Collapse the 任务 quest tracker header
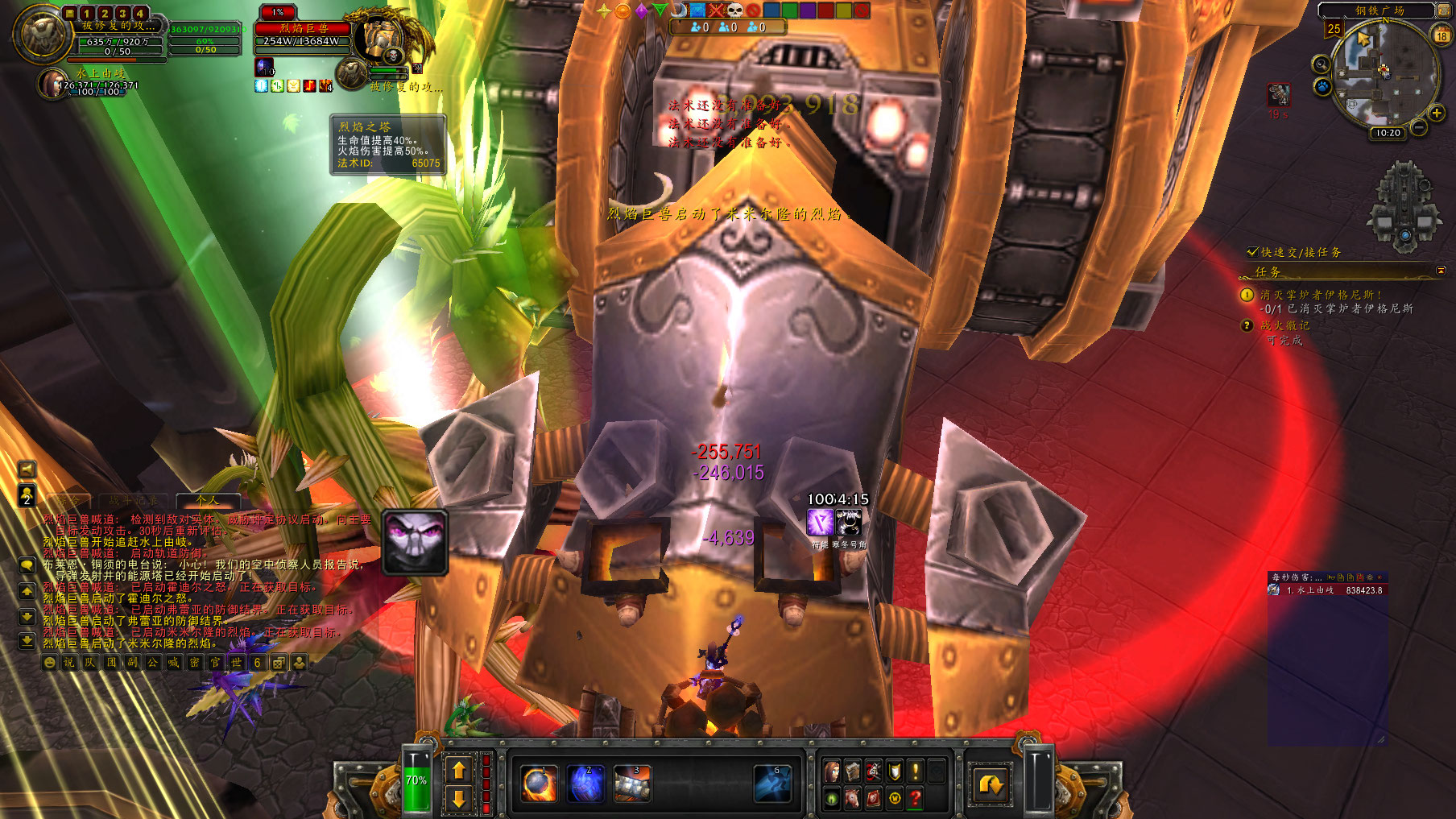 (1441, 271)
